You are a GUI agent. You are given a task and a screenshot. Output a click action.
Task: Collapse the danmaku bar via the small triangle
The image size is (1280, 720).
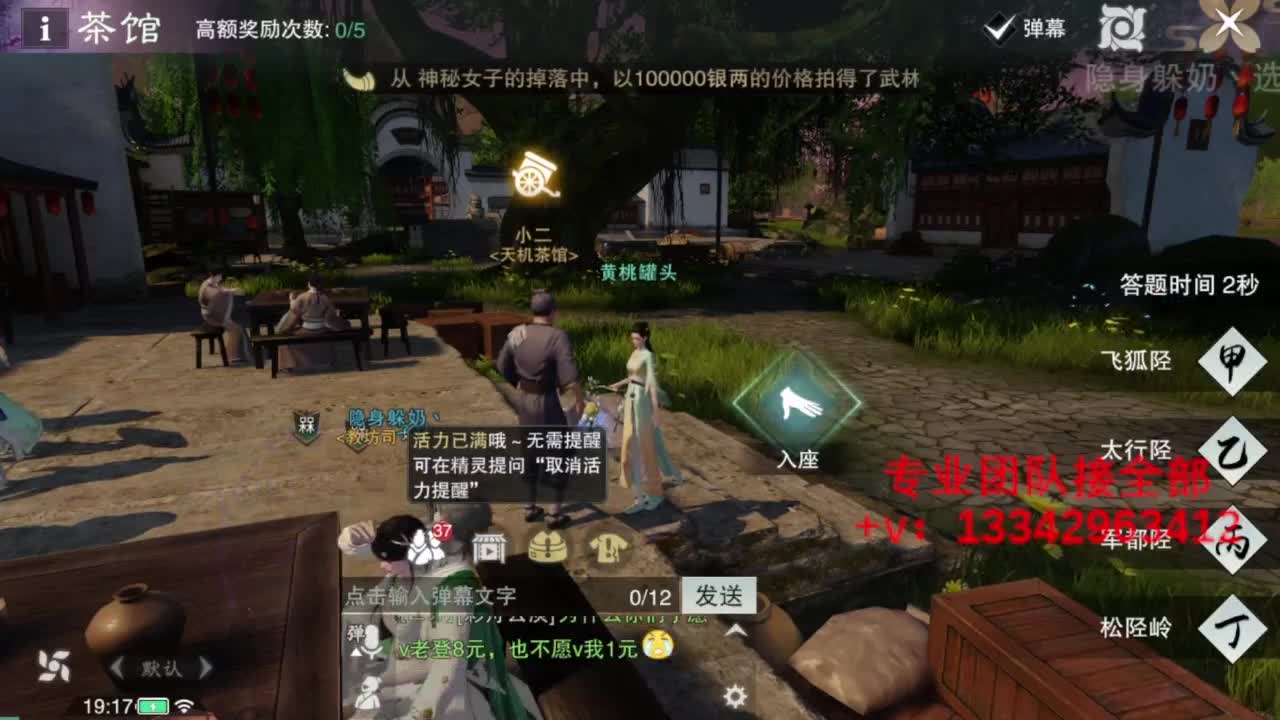[355, 652]
